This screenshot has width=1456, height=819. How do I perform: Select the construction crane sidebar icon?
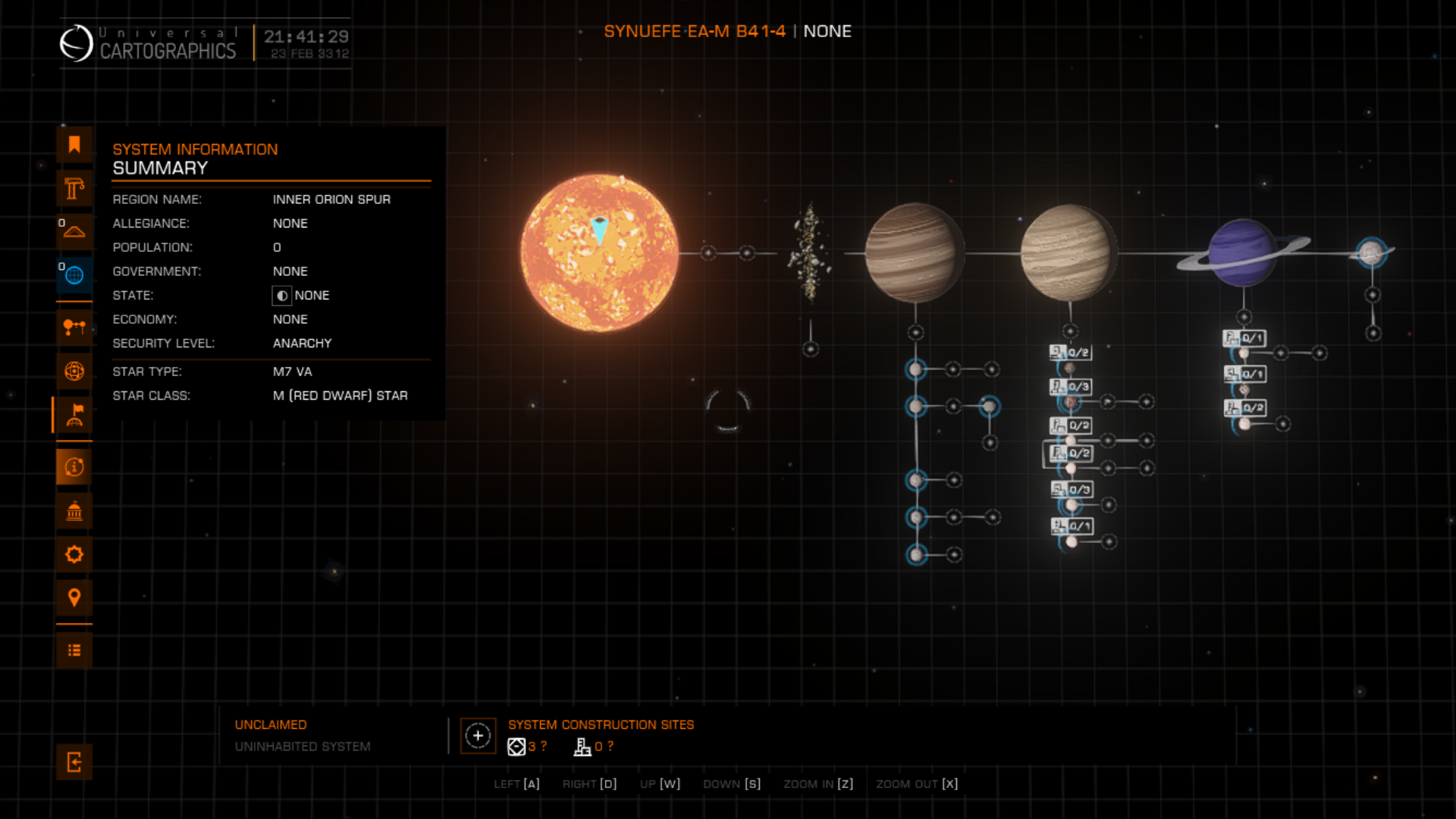pos(74,188)
